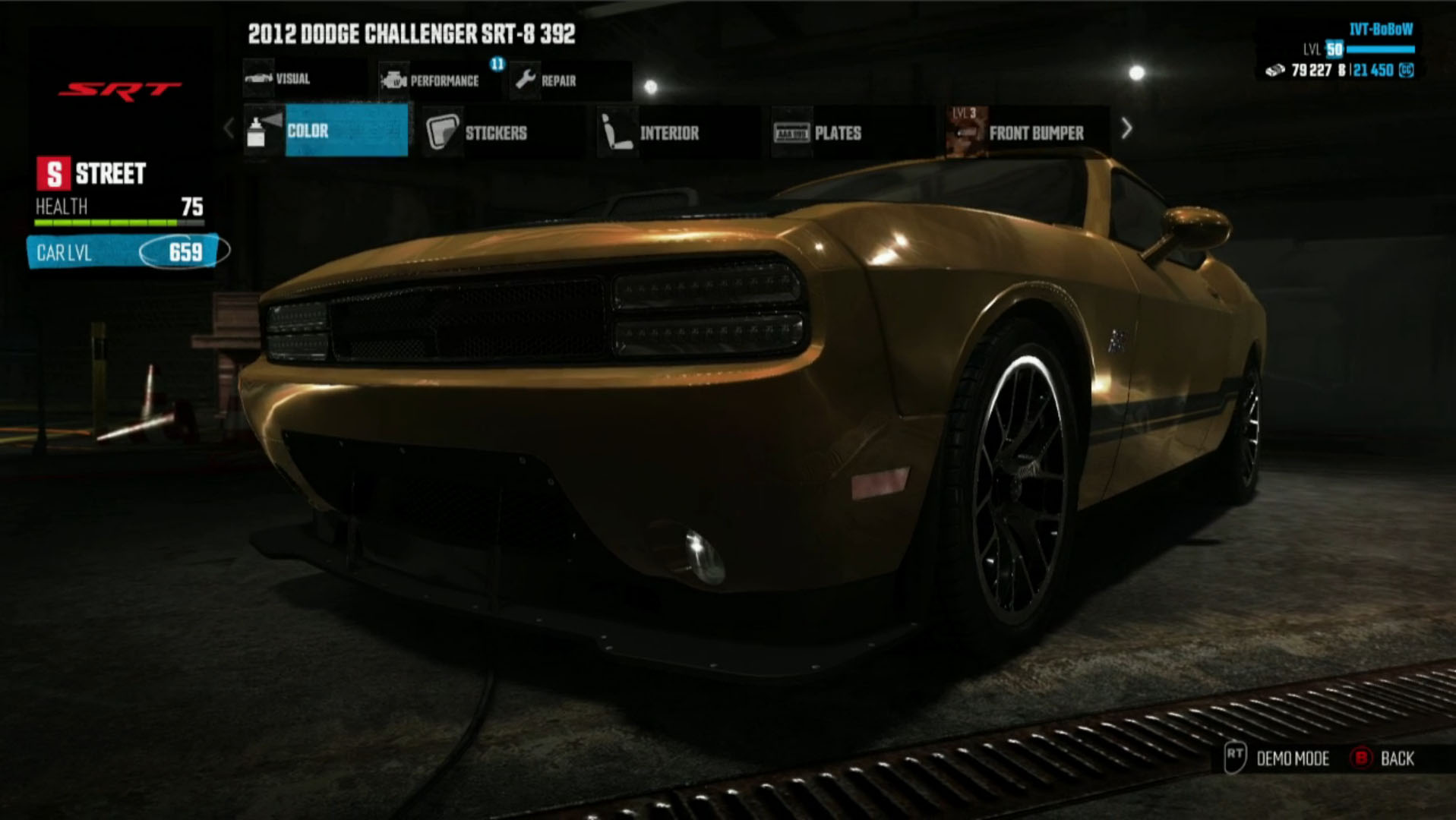Open the Stickers category
1456x820 pixels.
[494, 133]
